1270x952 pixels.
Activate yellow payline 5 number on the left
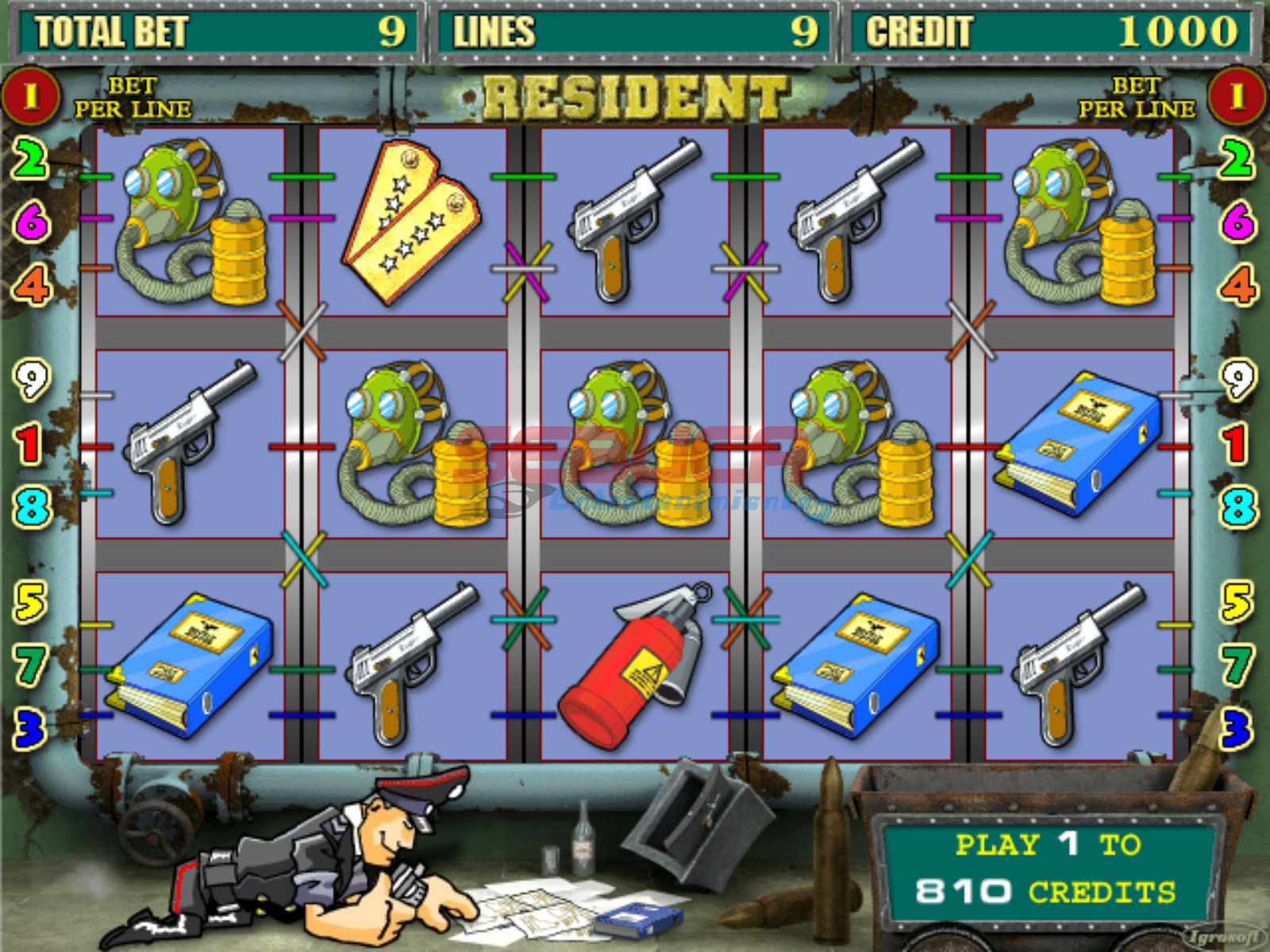pos(30,602)
